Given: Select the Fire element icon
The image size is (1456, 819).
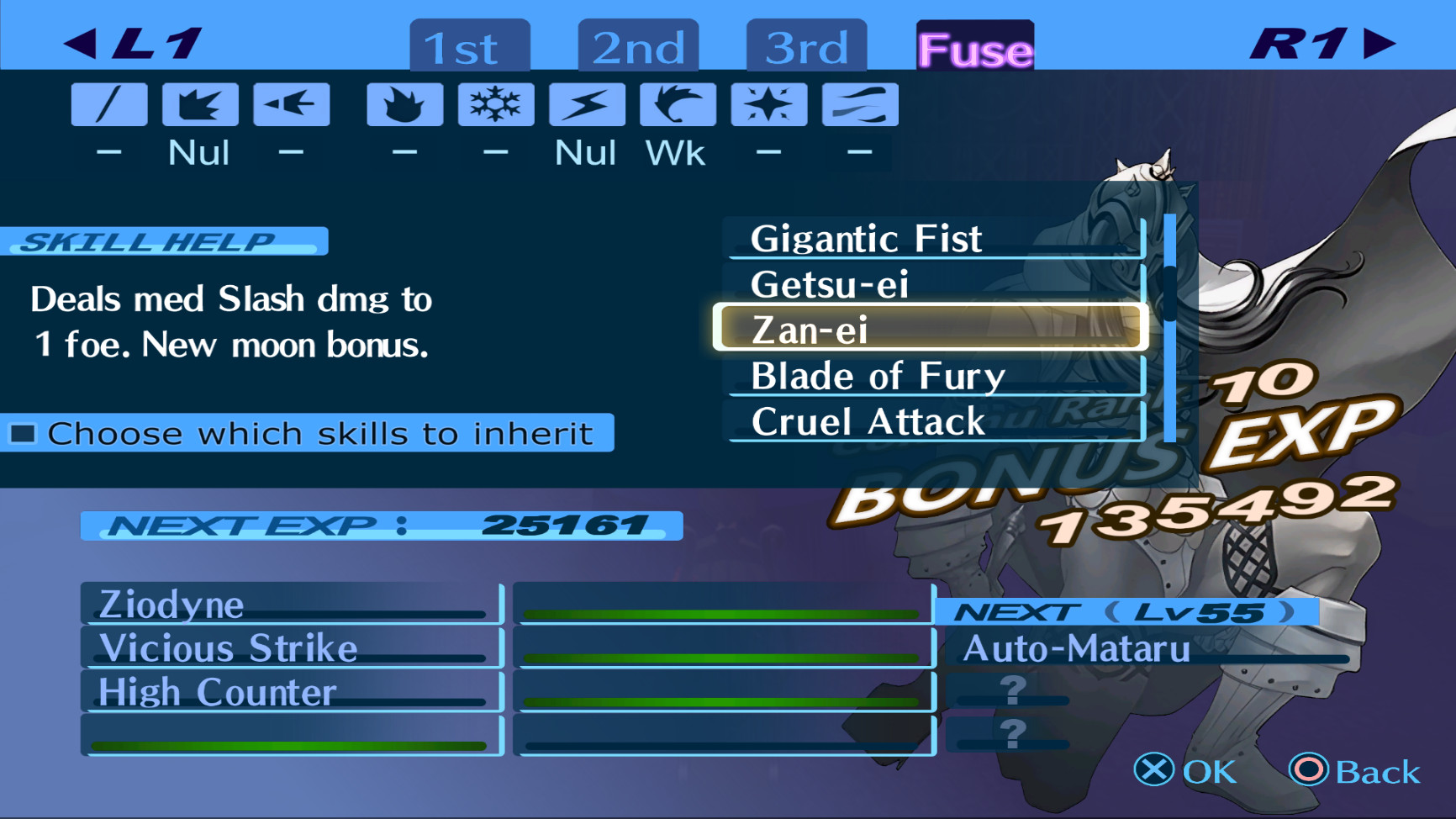Looking at the screenshot, I should [404, 103].
